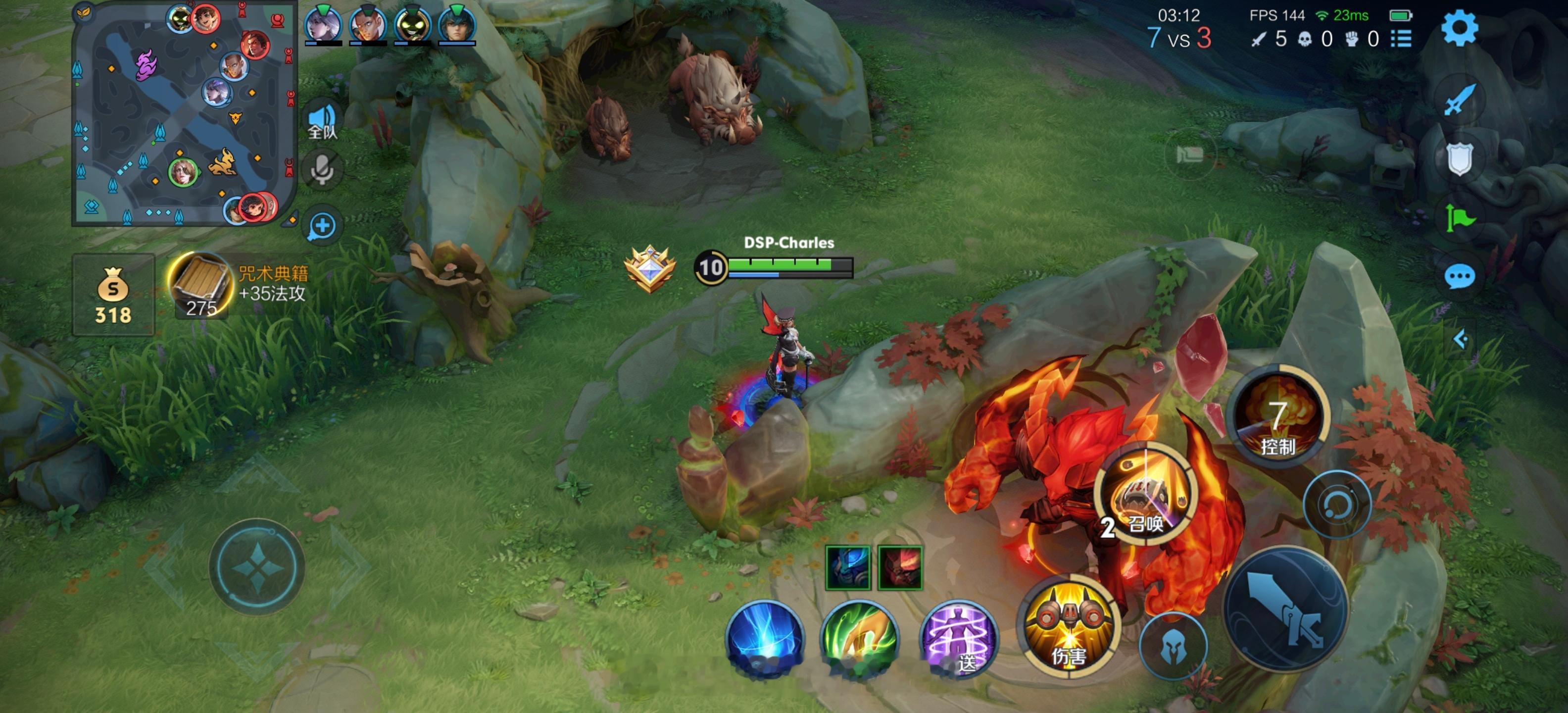Send the gather flag signal
Viewport: 1568px width, 713px height.
pyautogui.click(x=1459, y=217)
